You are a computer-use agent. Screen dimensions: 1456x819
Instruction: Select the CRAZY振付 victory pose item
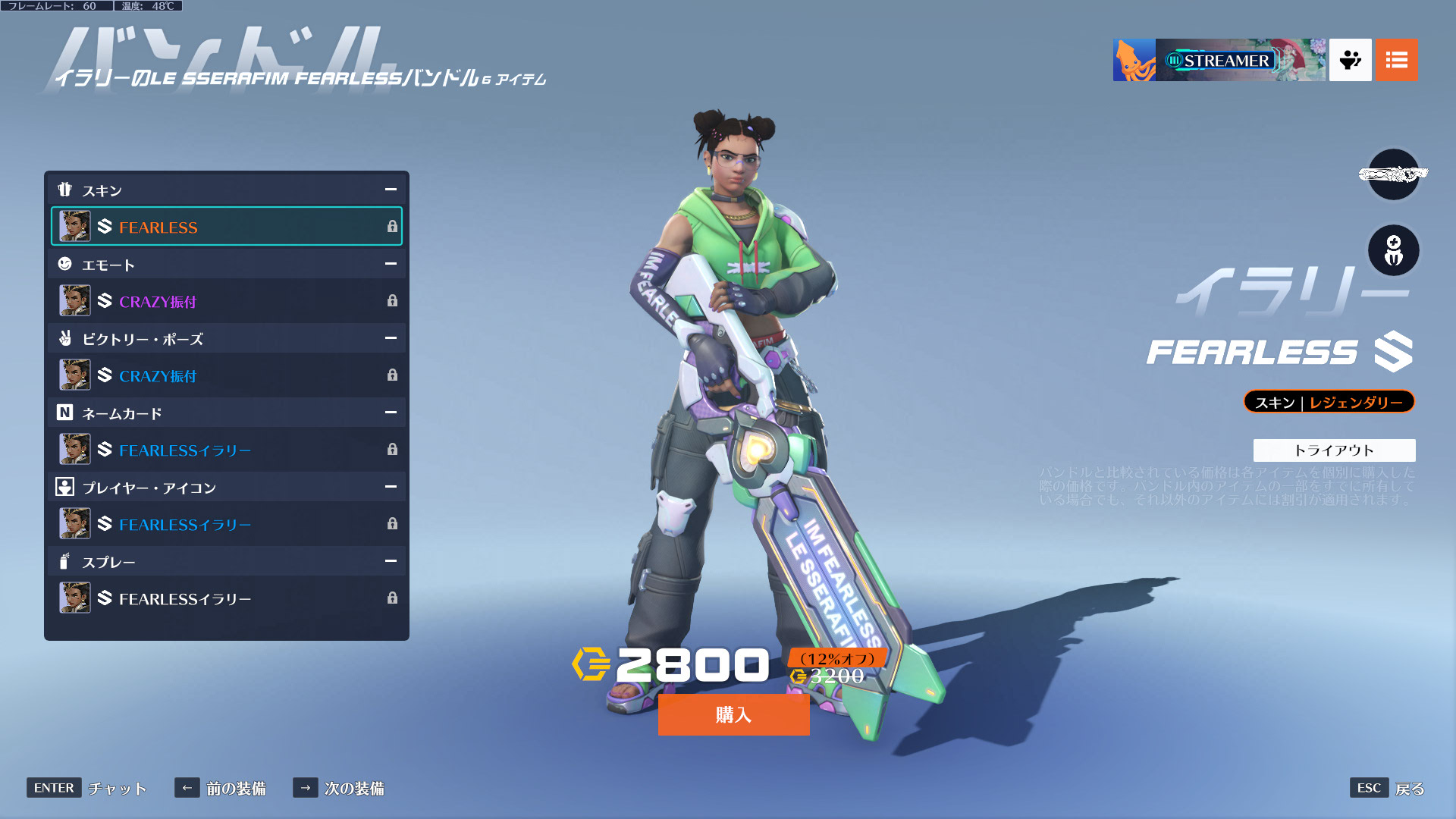226,375
